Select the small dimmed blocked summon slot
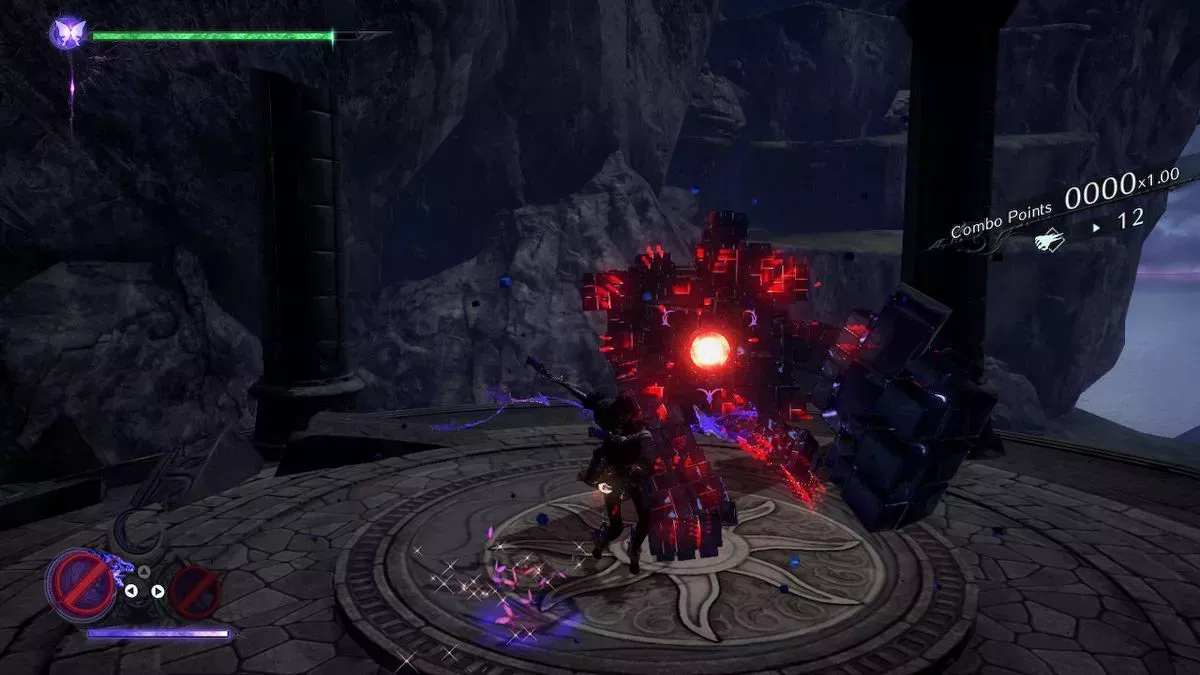Viewport: 1200px width, 675px height. [194, 592]
